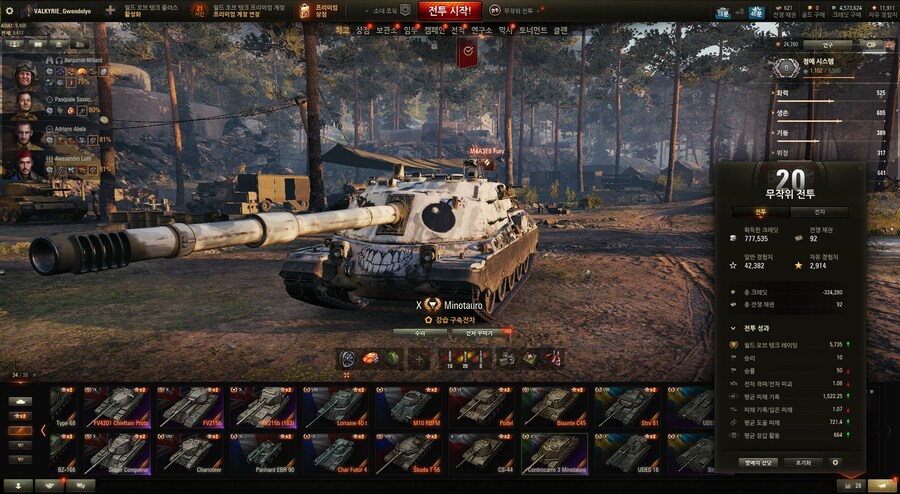The width and height of the screenshot is (900, 494).
Task: Open the 클랜 clan menu
Action: [560, 31]
